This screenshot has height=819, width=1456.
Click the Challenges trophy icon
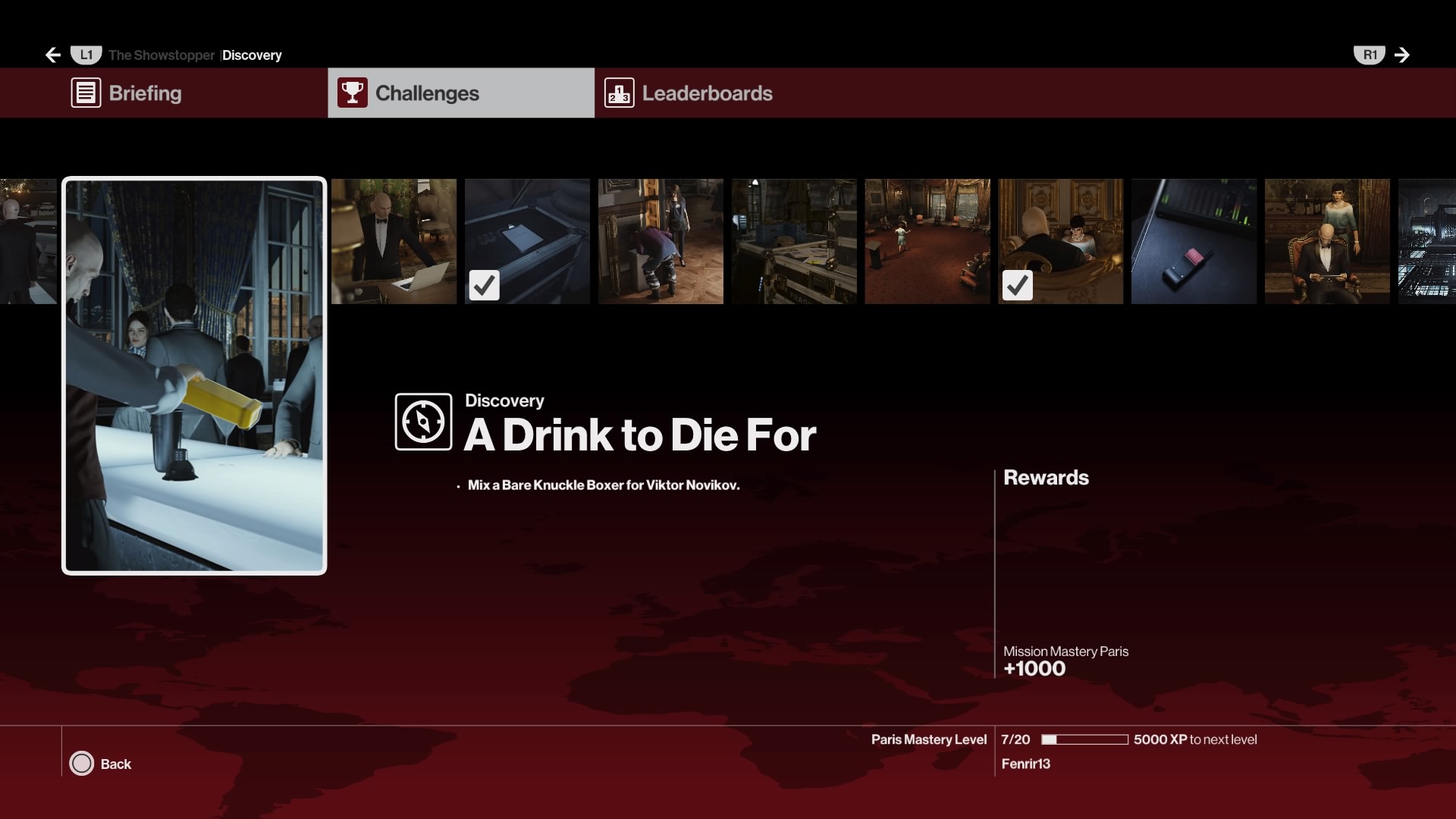click(x=353, y=93)
